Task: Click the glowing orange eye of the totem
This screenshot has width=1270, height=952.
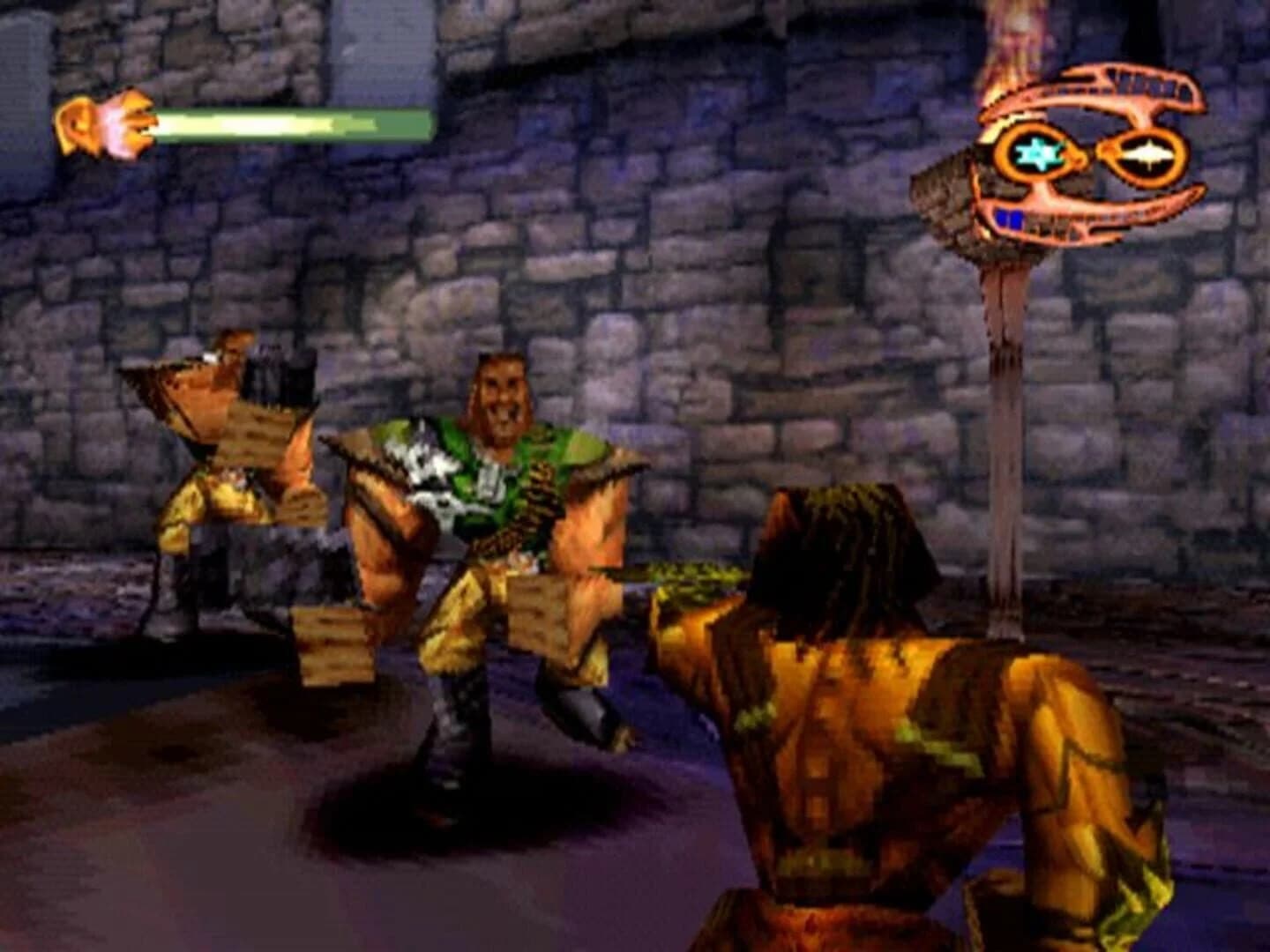Action: pyautogui.click(x=1147, y=152)
